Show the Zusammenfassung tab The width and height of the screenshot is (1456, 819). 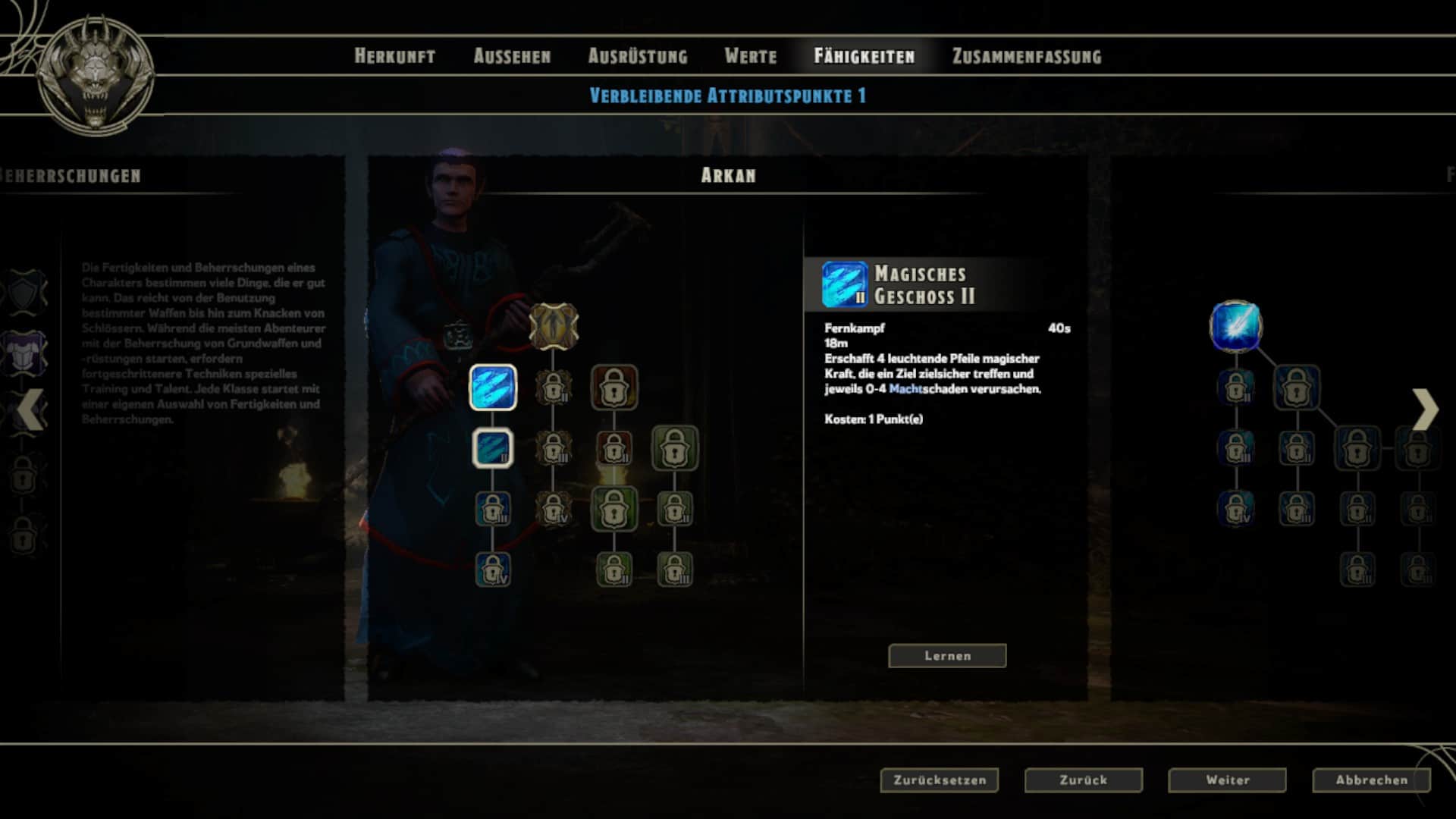[x=1027, y=56]
